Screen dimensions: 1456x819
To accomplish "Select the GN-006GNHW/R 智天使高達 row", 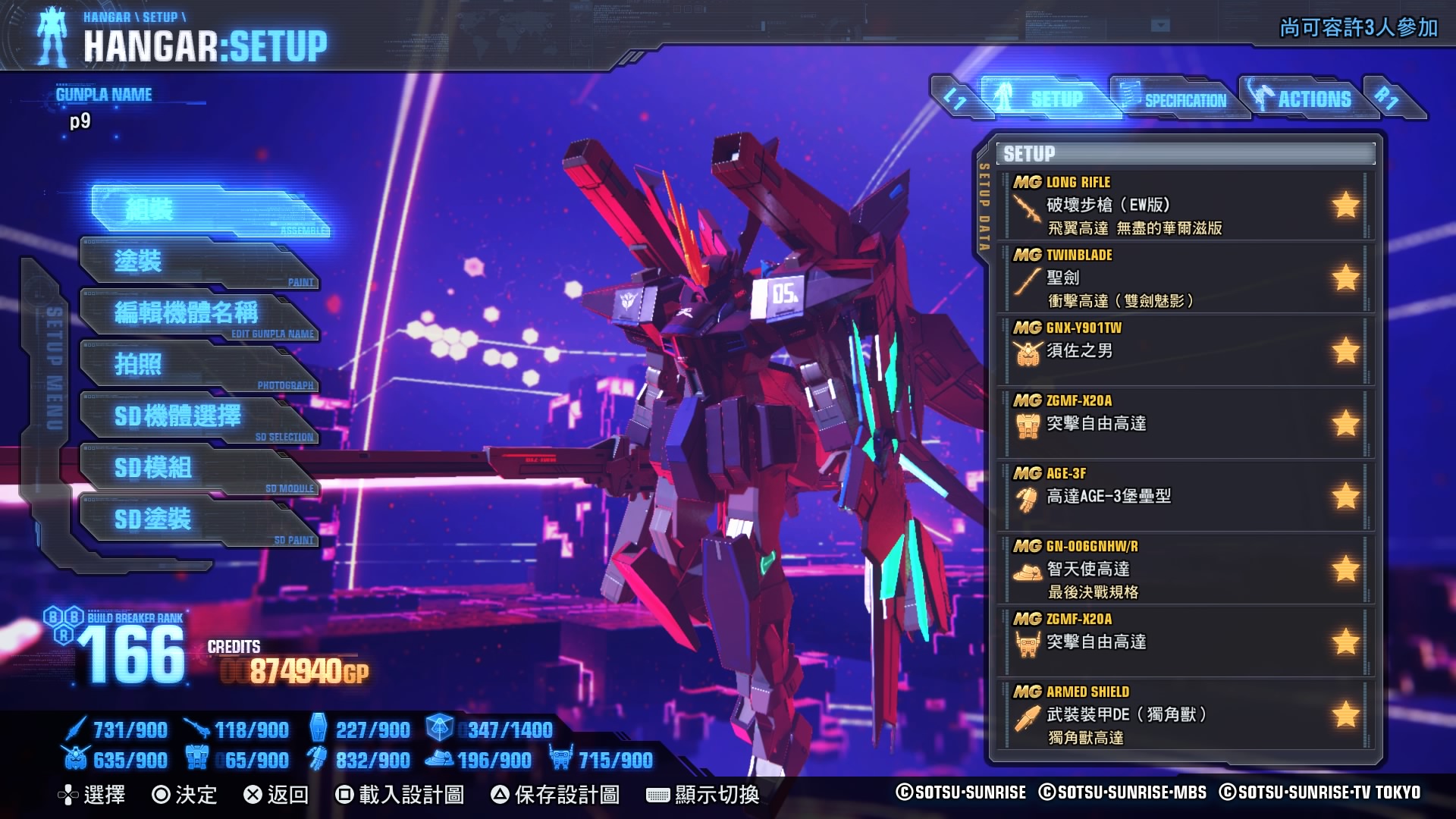I will pyautogui.click(x=1186, y=569).
